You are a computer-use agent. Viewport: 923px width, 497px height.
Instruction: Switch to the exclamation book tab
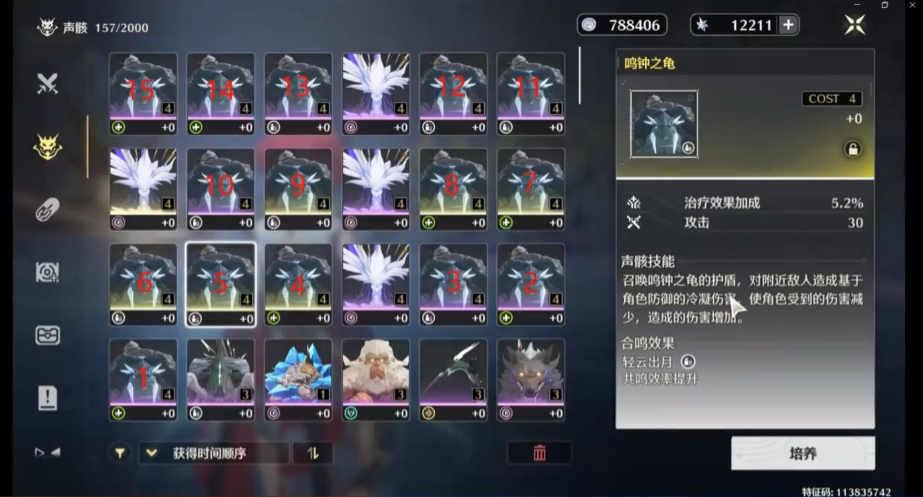click(x=47, y=397)
